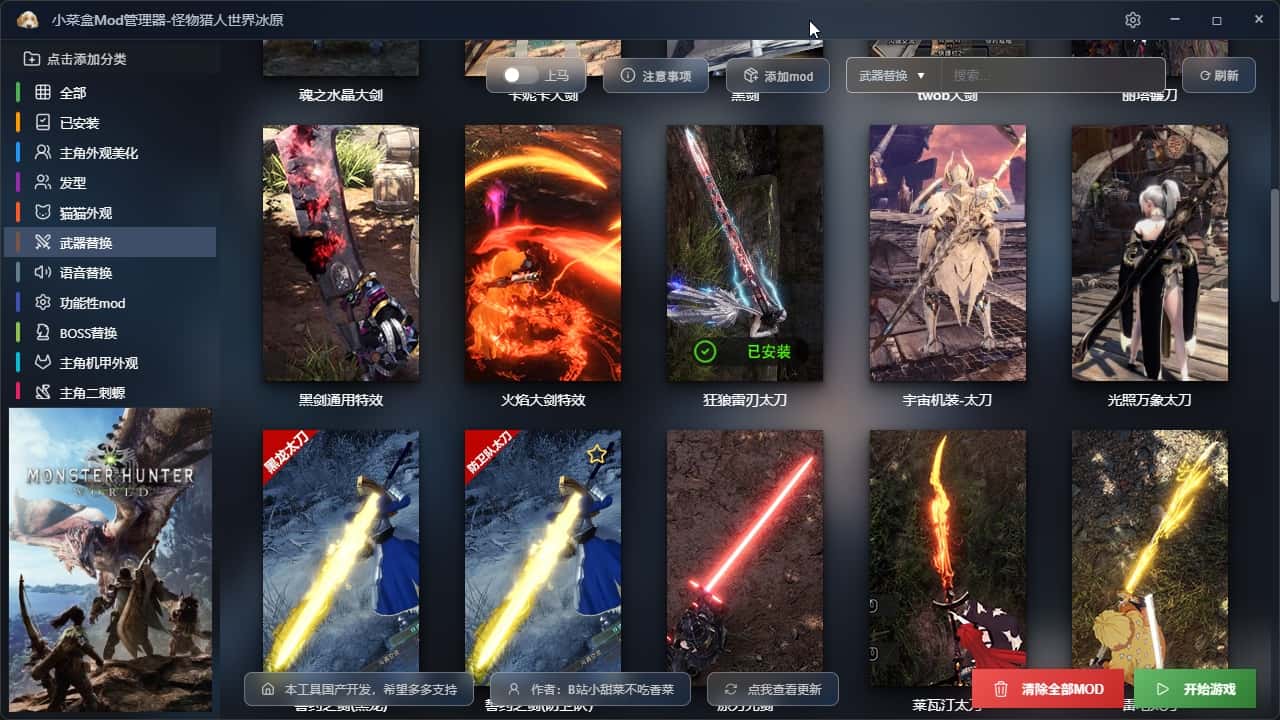Select the 全部 category

point(72,93)
